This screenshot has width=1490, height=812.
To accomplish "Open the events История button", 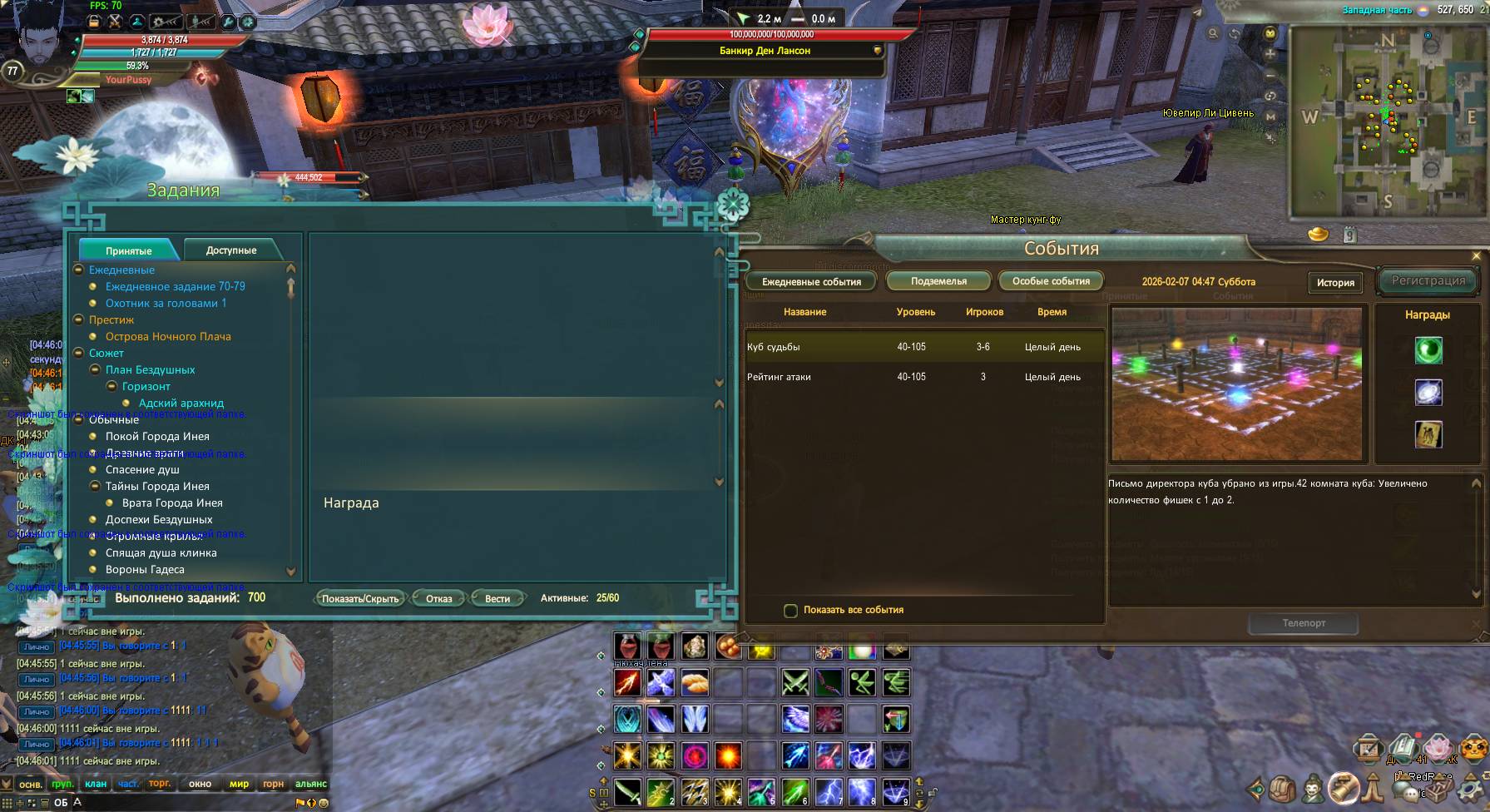I will (x=1335, y=283).
